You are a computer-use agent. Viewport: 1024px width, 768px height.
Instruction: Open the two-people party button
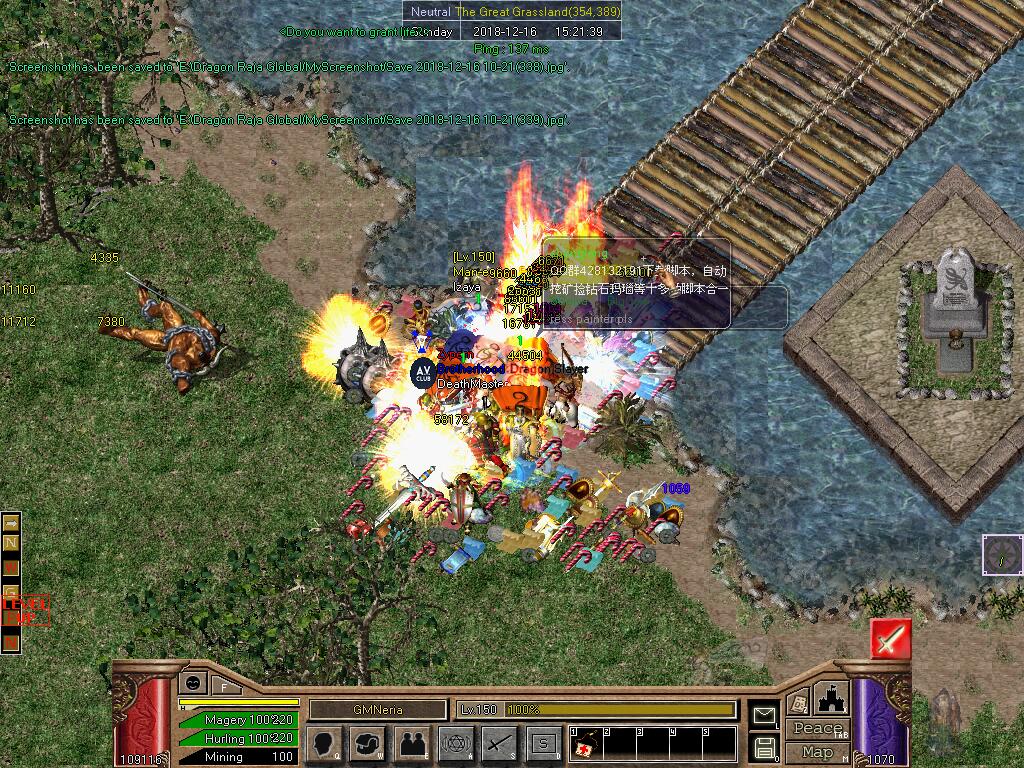pyautogui.click(x=412, y=743)
